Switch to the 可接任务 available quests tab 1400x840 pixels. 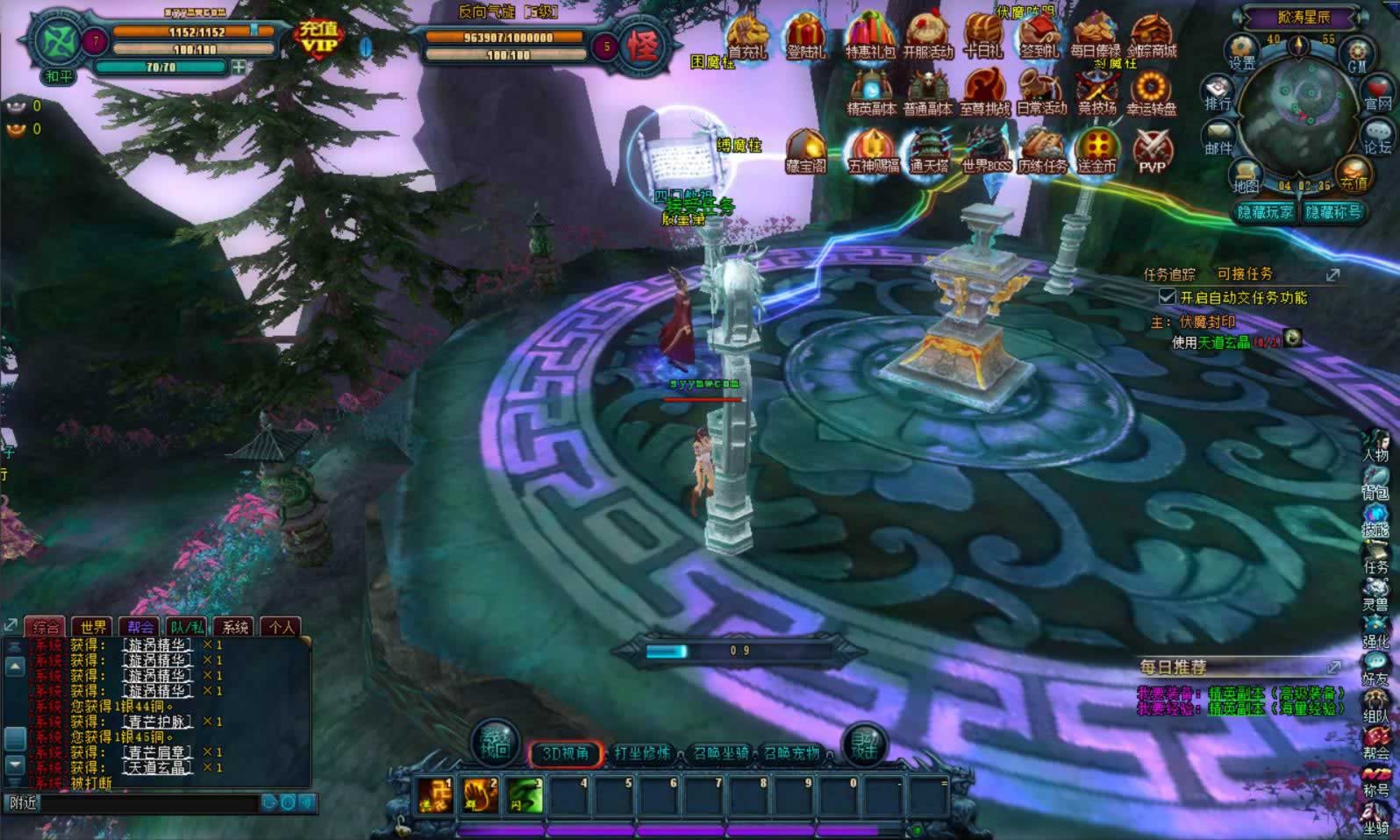(x=1244, y=274)
